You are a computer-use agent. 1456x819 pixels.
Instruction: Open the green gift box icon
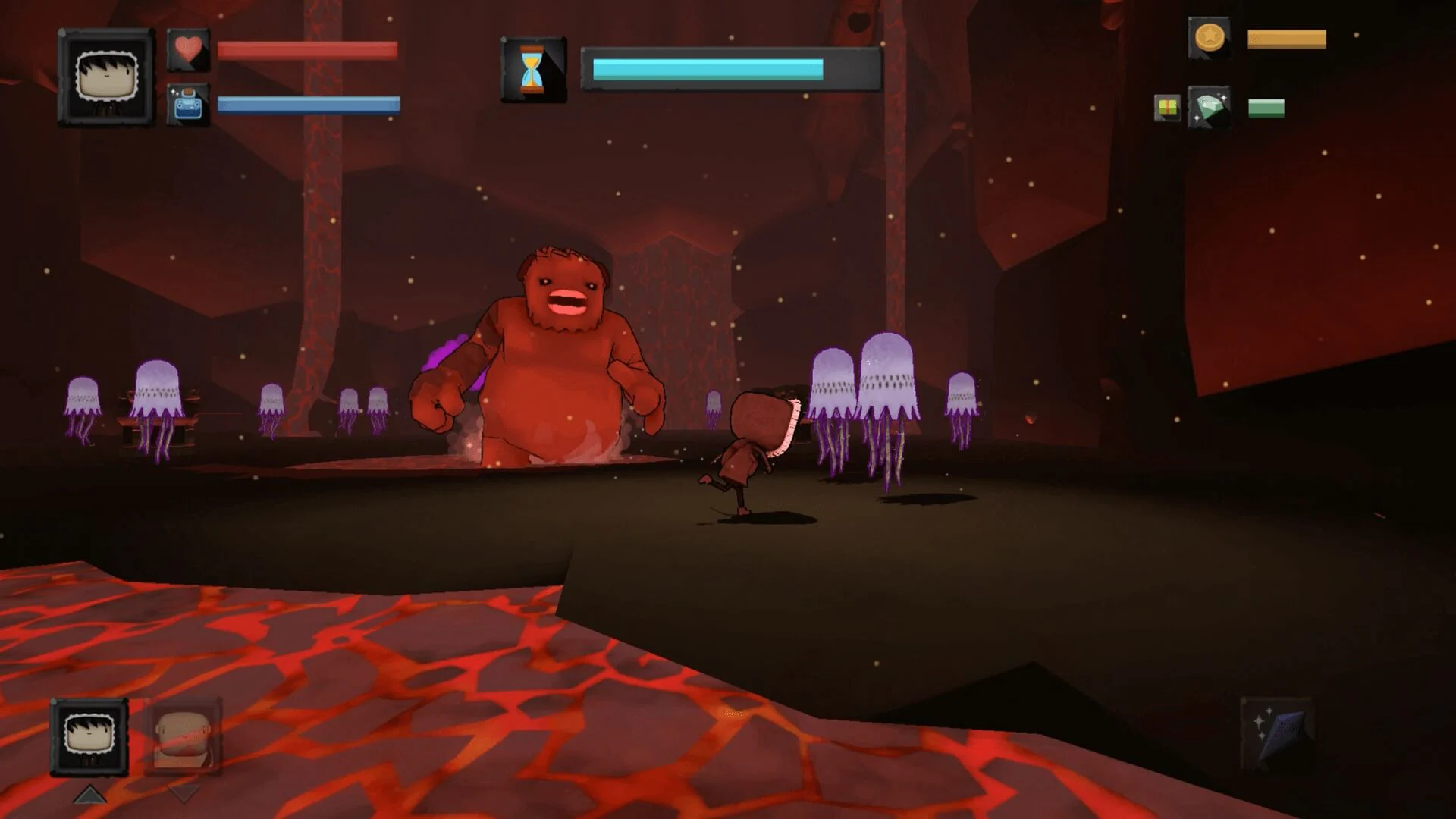tap(1165, 106)
